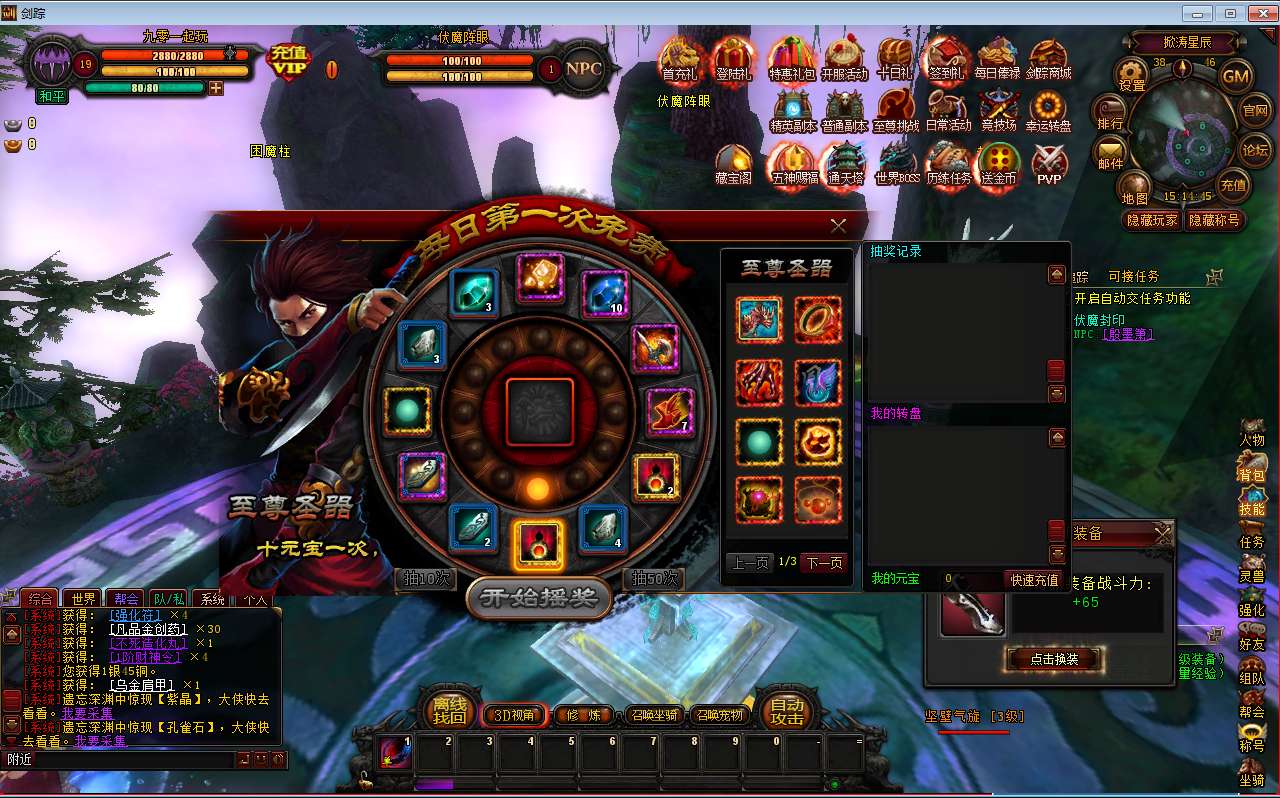Open the 首充礼 first-recharge gift icon
1280x798 pixels.
coord(679,58)
